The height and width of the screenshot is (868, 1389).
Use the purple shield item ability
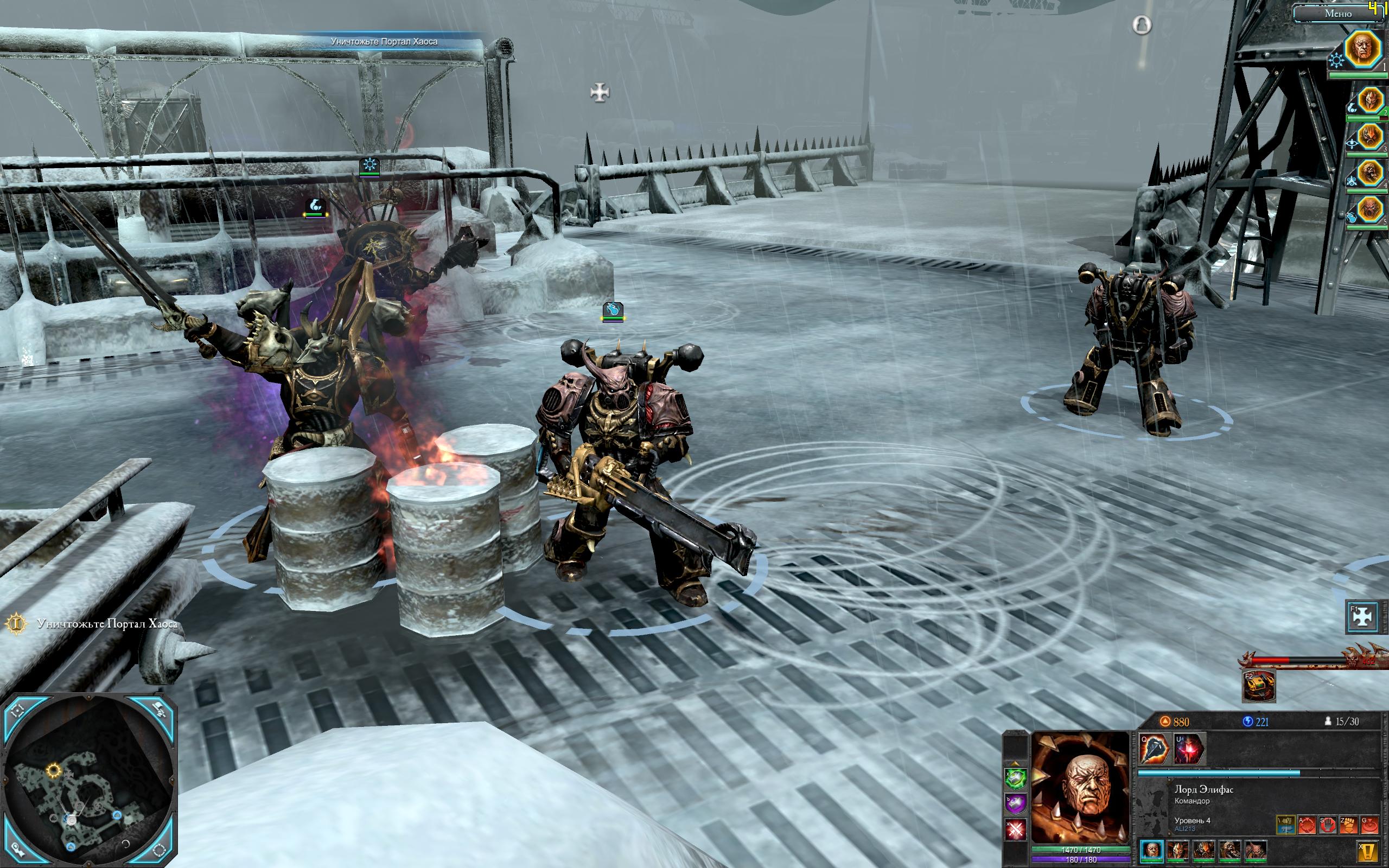(x=1015, y=803)
